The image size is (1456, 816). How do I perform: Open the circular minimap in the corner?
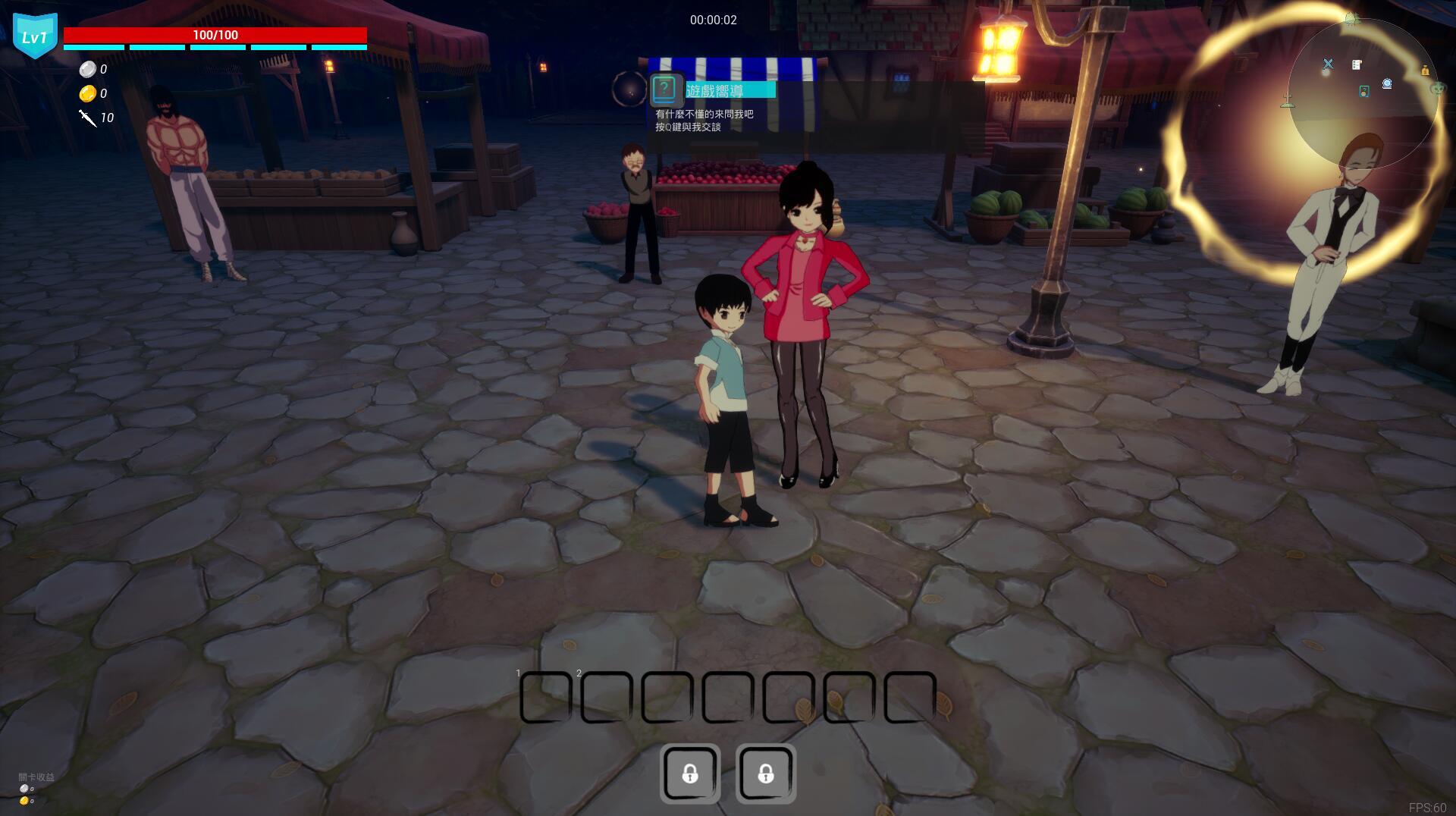tap(1361, 83)
